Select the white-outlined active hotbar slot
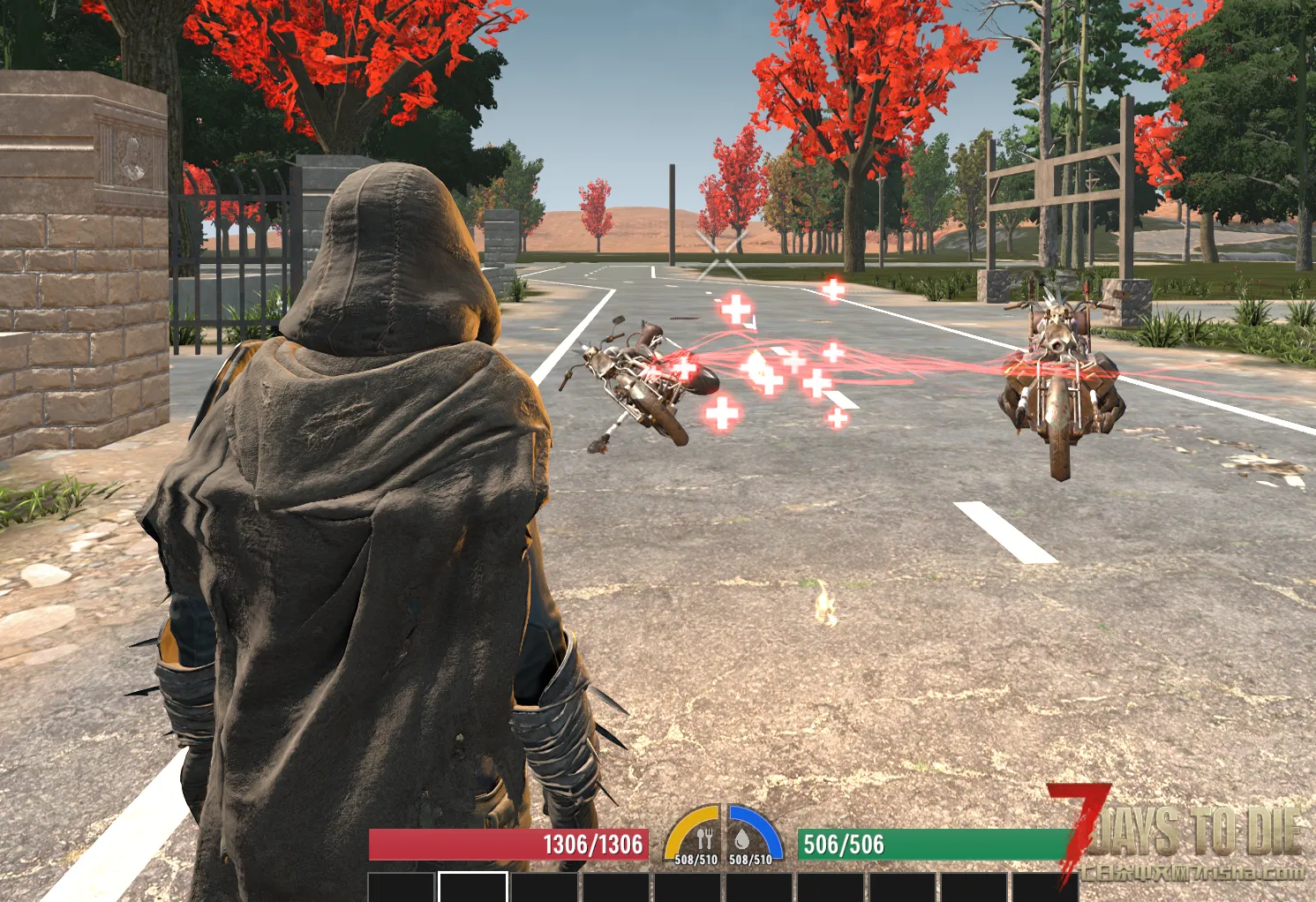Screen dimensions: 1316x902 pos(473,887)
